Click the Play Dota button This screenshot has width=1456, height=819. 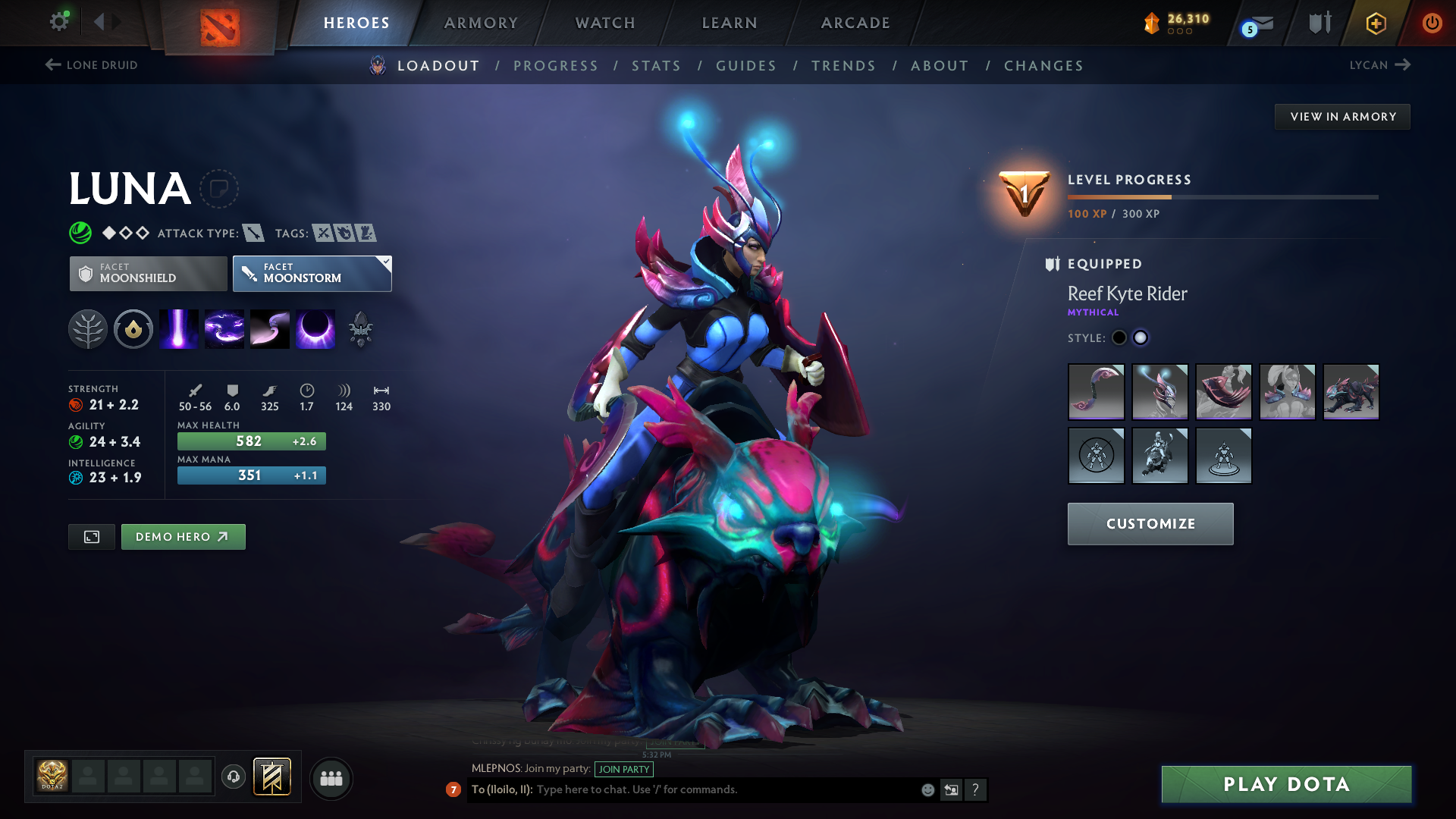tap(1286, 784)
